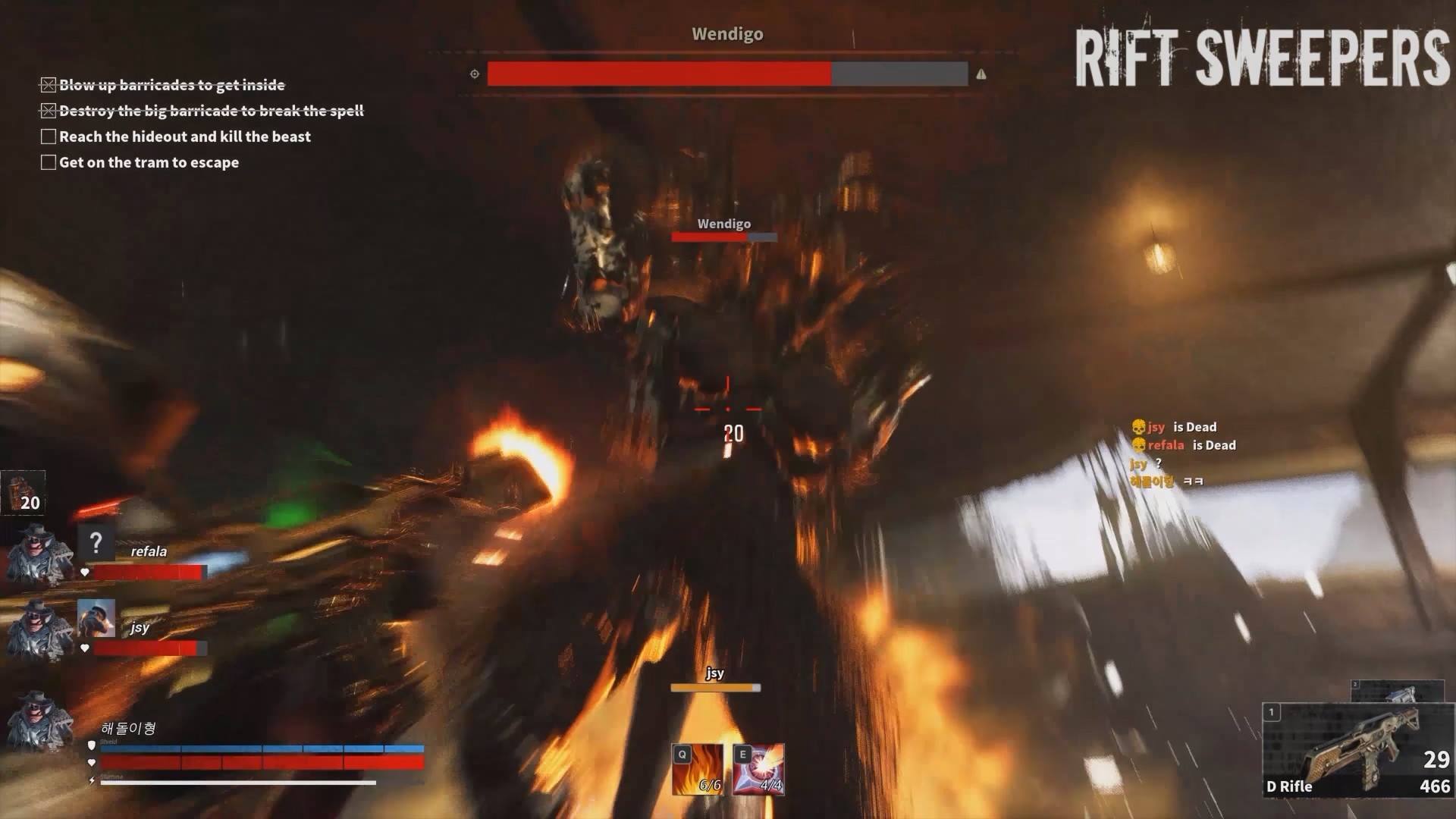
Task: Click the heart icon by refala's health bar
Action: [85, 571]
